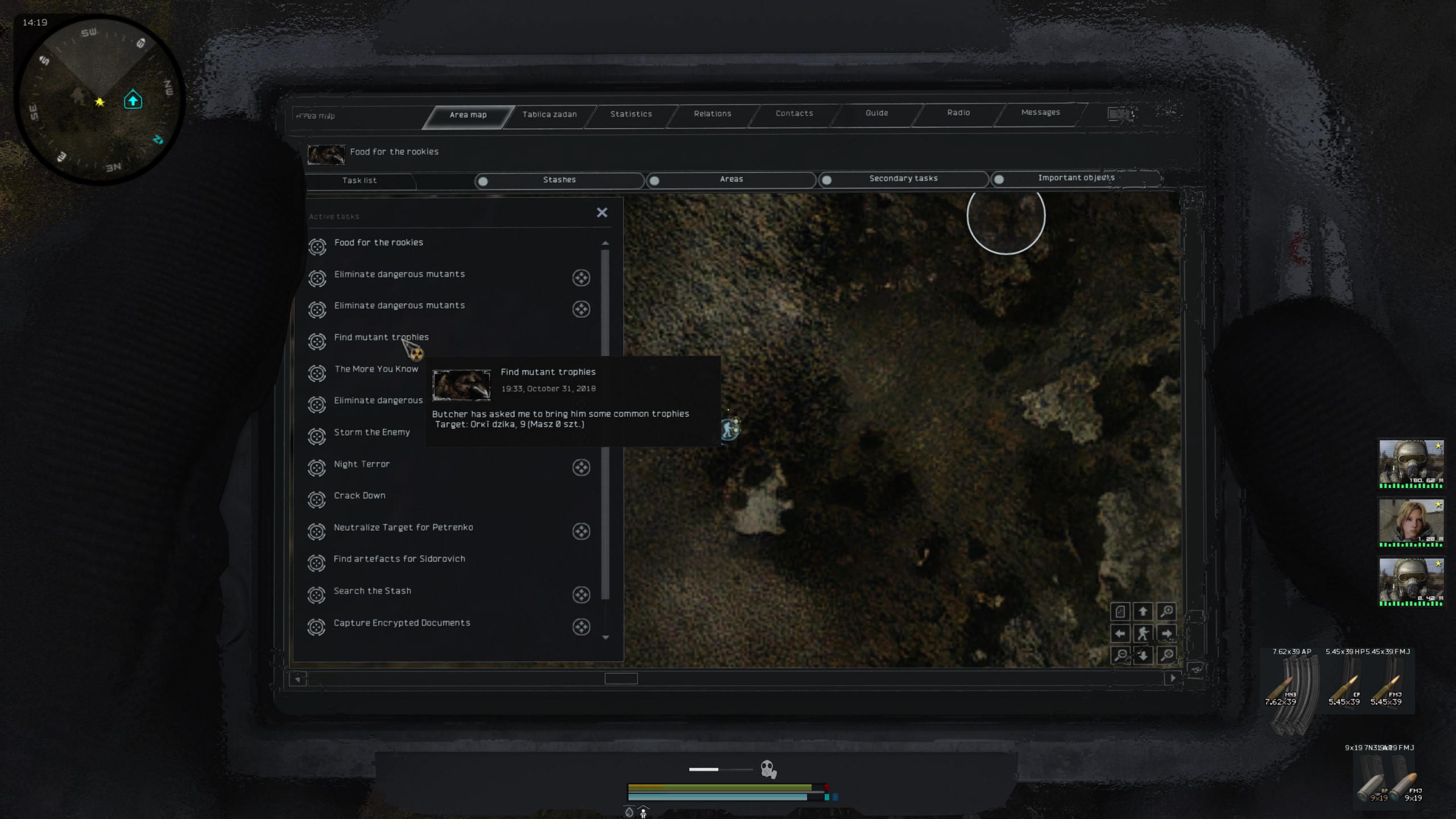The width and height of the screenshot is (1456, 819).
Task: Select the Area map tab
Action: click(468, 115)
